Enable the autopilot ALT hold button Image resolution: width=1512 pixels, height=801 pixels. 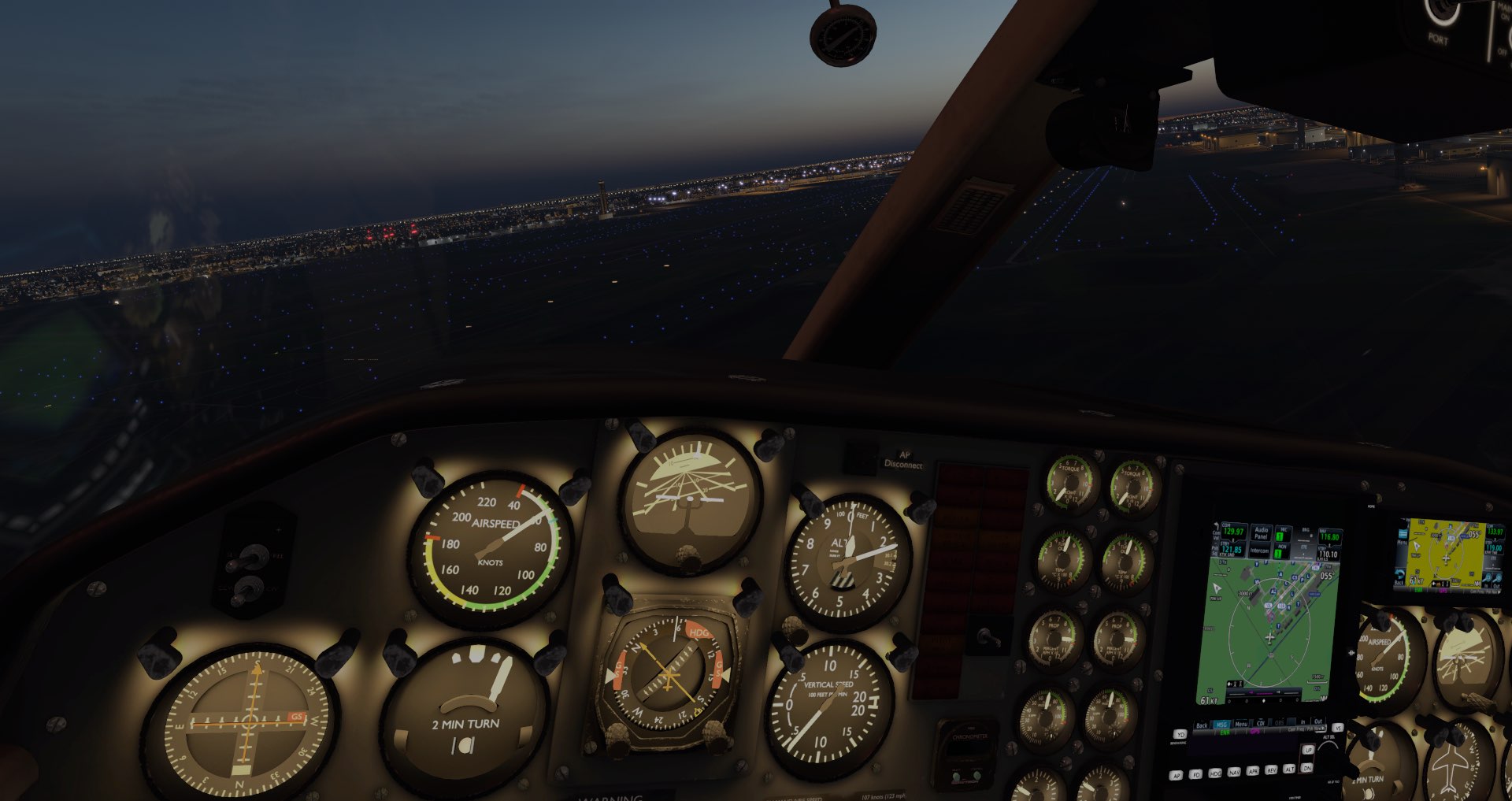[1290, 769]
